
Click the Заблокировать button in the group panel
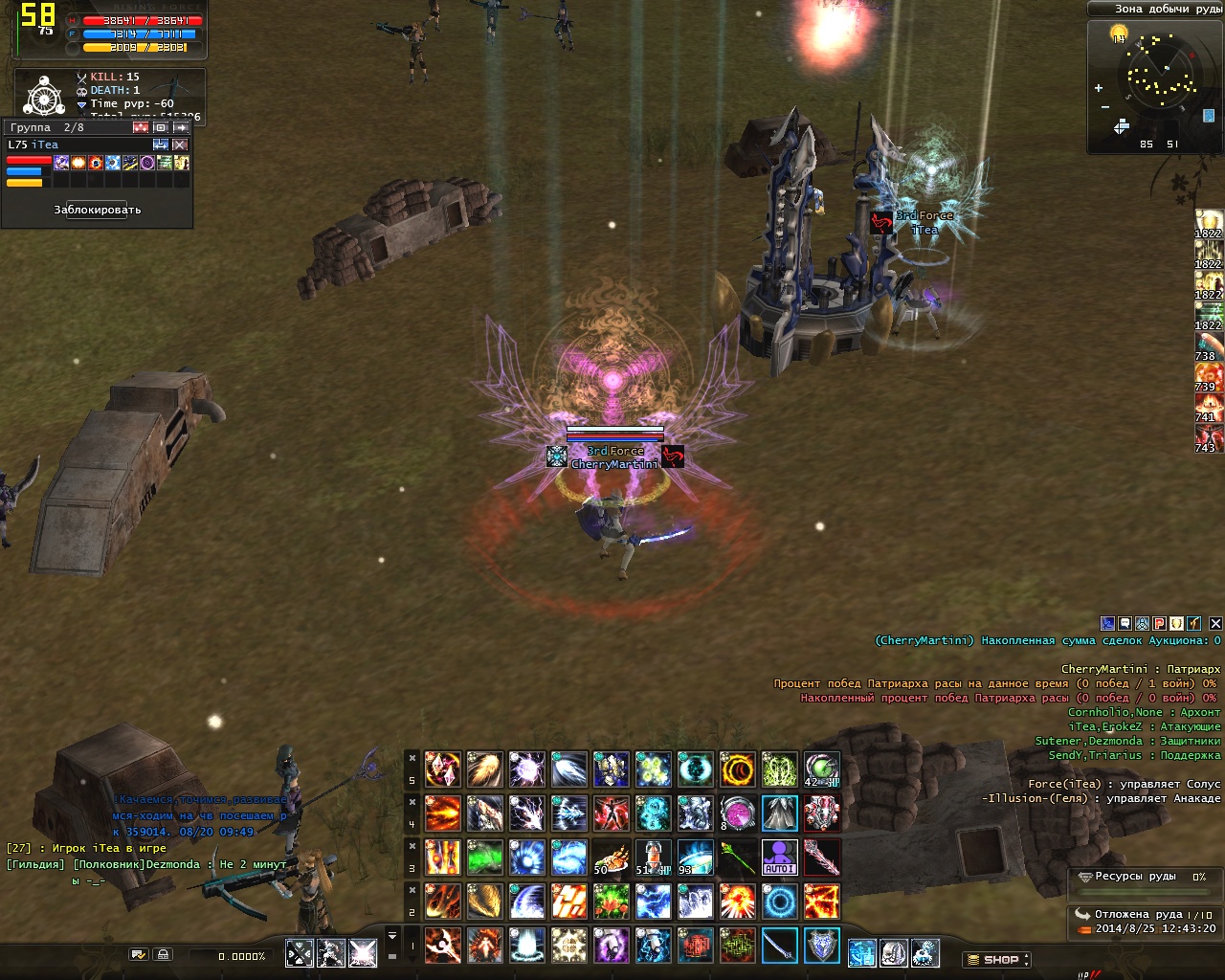(98, 210)
